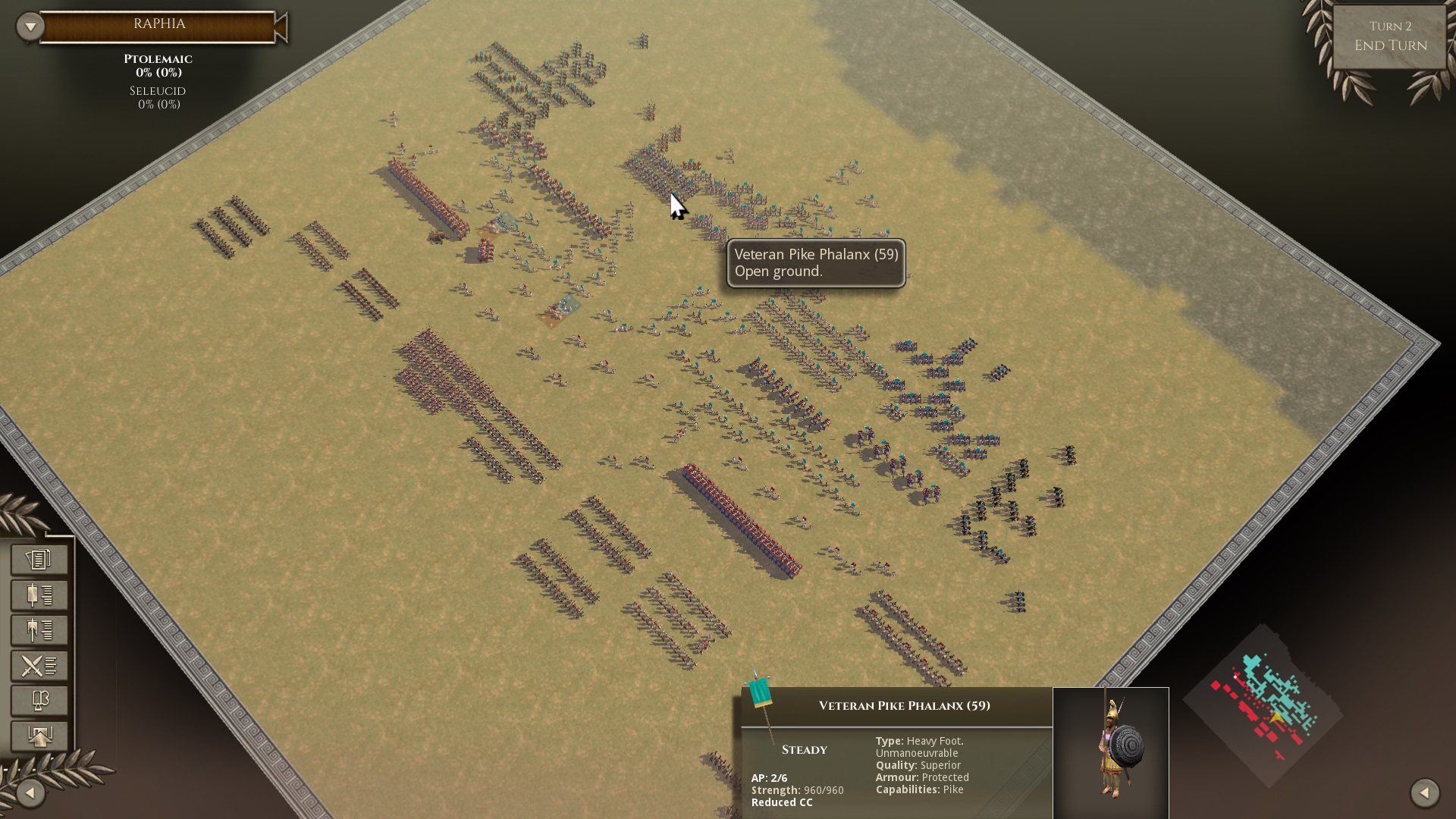This screenshot has height=819, width=1456.
Task: Collapse the minimap panel with its round arrow
Action: (1424, 793)
